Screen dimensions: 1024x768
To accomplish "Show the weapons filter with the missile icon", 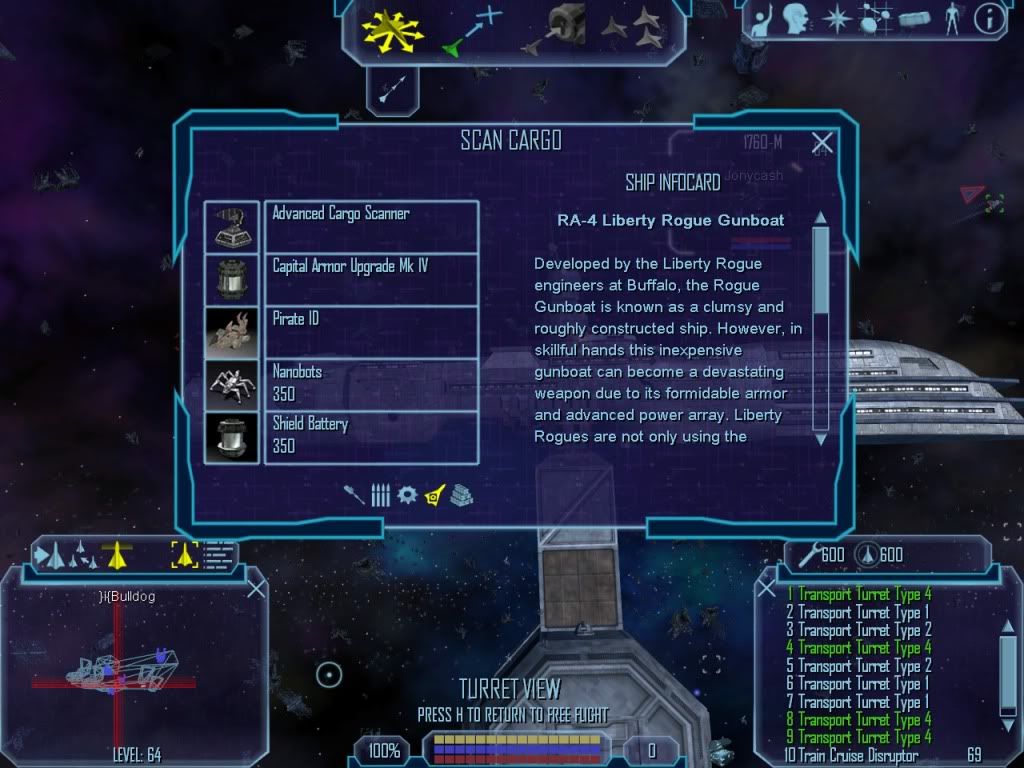I will [354, 495].
